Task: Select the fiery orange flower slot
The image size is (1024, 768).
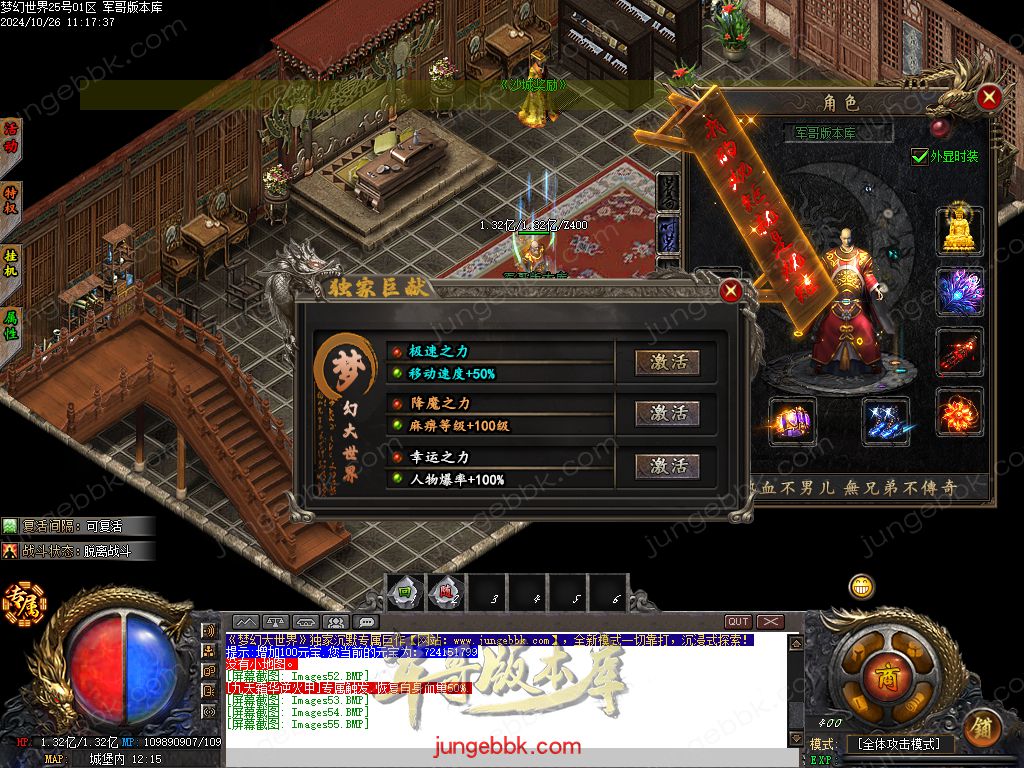Action: click(960, 411)
